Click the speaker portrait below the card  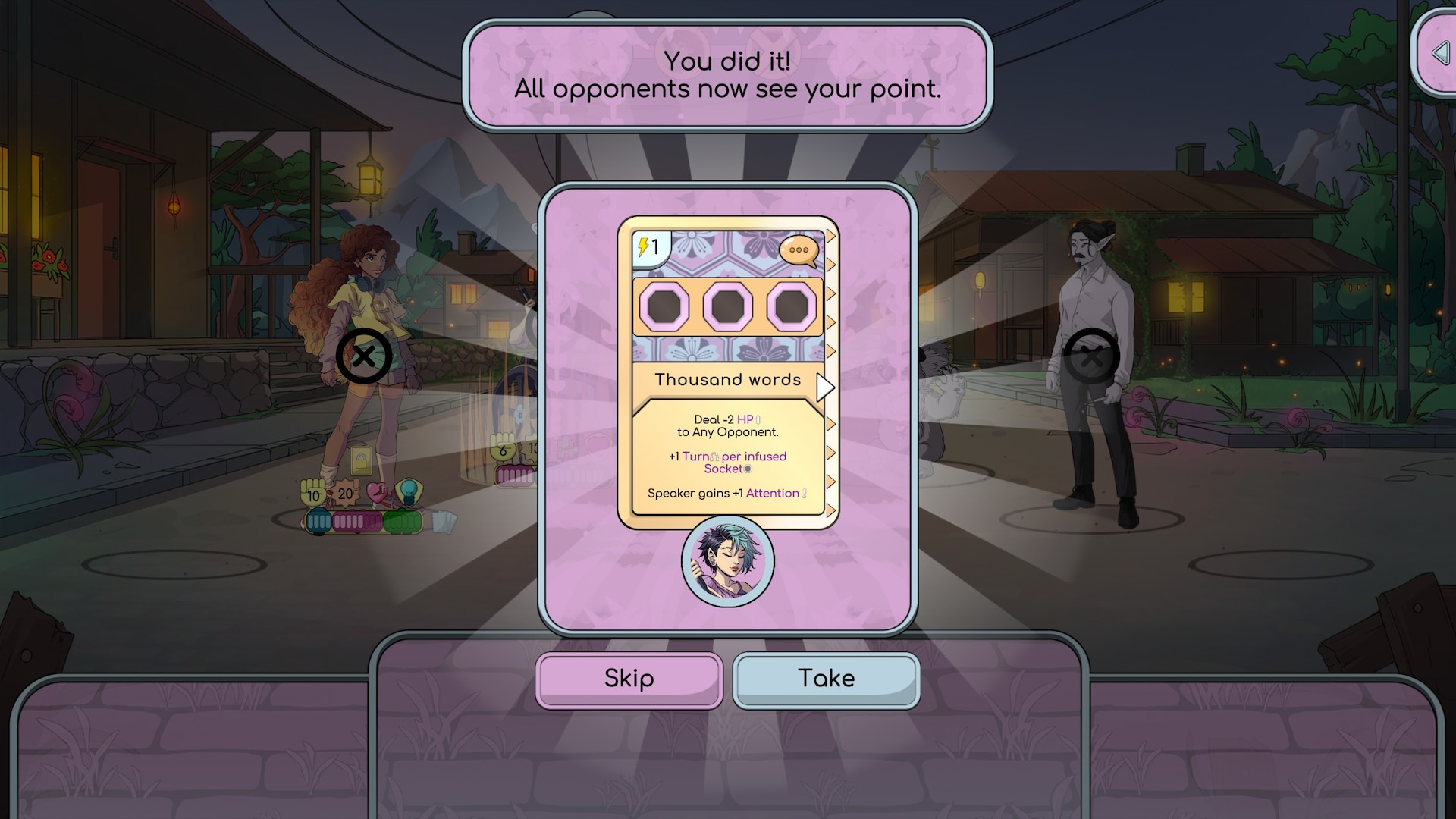tap(727, 562)
